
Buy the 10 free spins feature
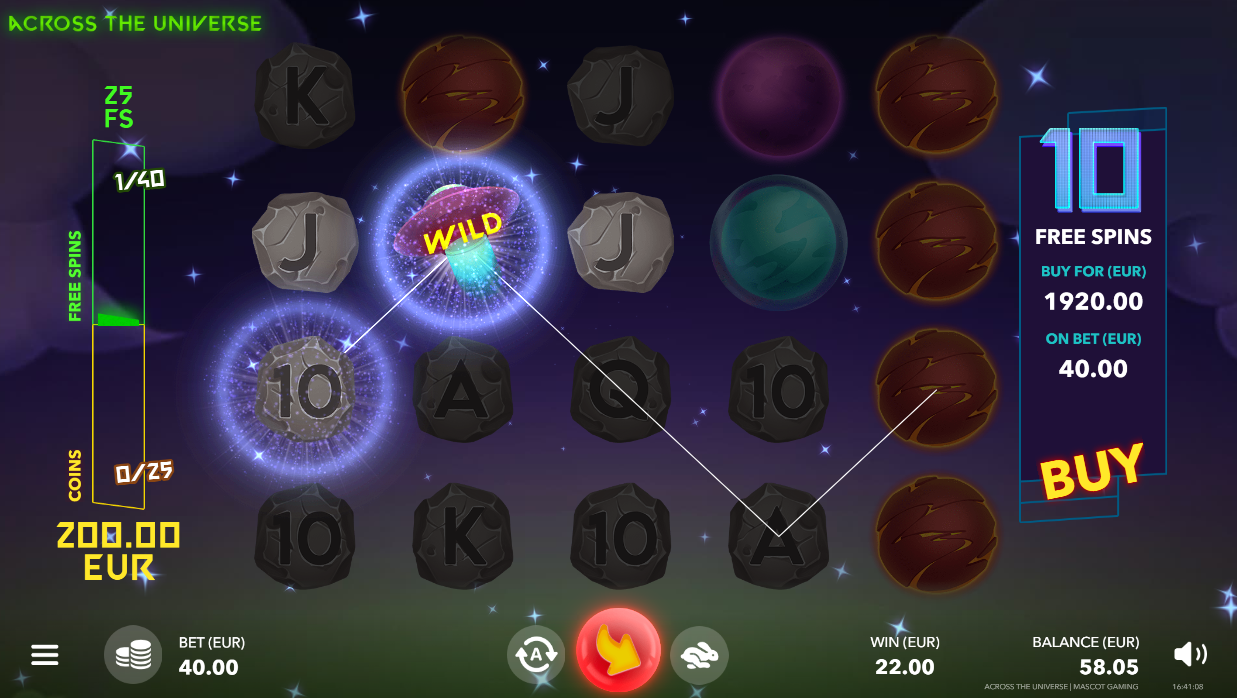pos(1091,470)
